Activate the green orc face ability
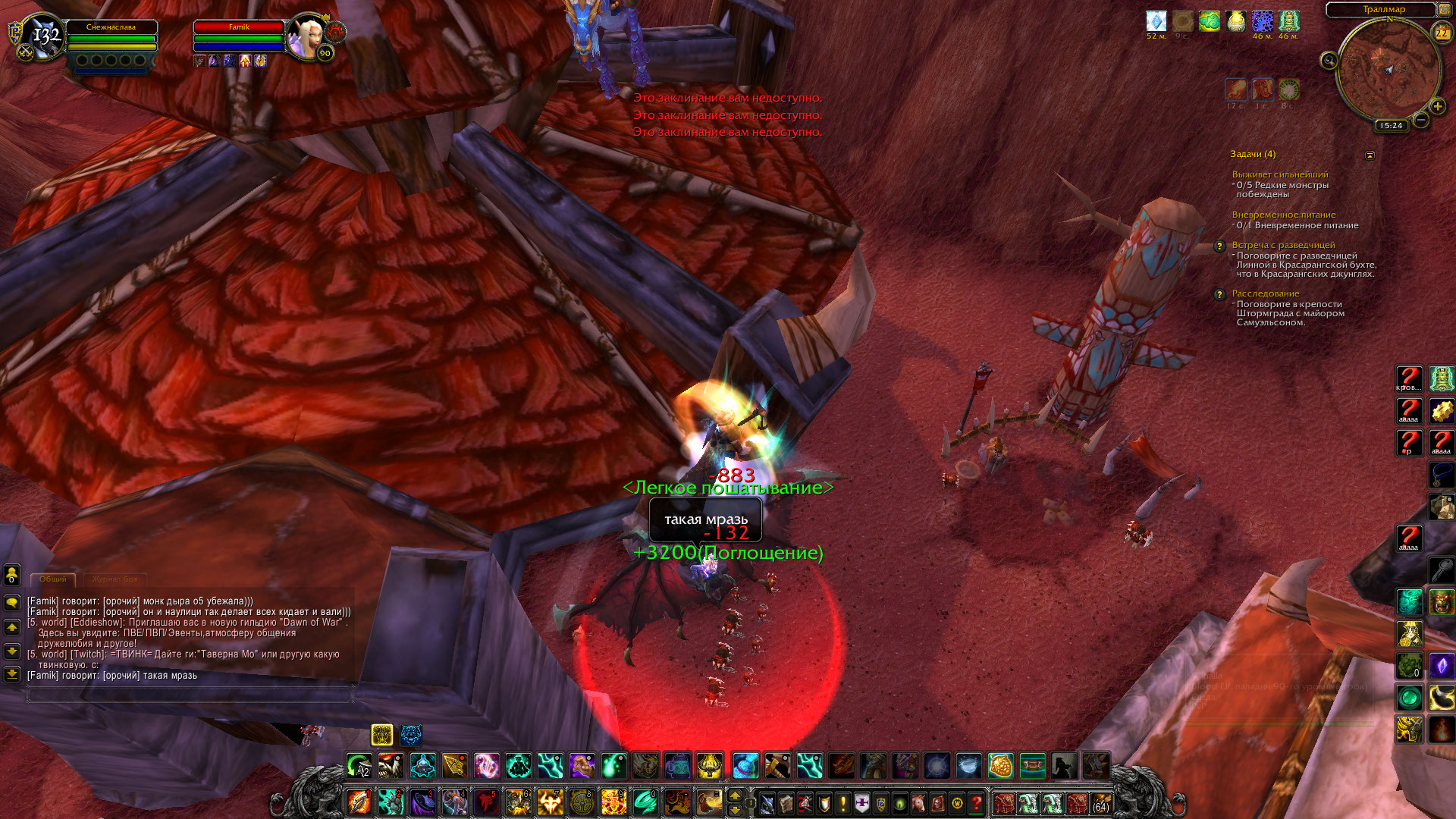The height and width of the screenshot is (819, 1456). tap(1441, 602)
